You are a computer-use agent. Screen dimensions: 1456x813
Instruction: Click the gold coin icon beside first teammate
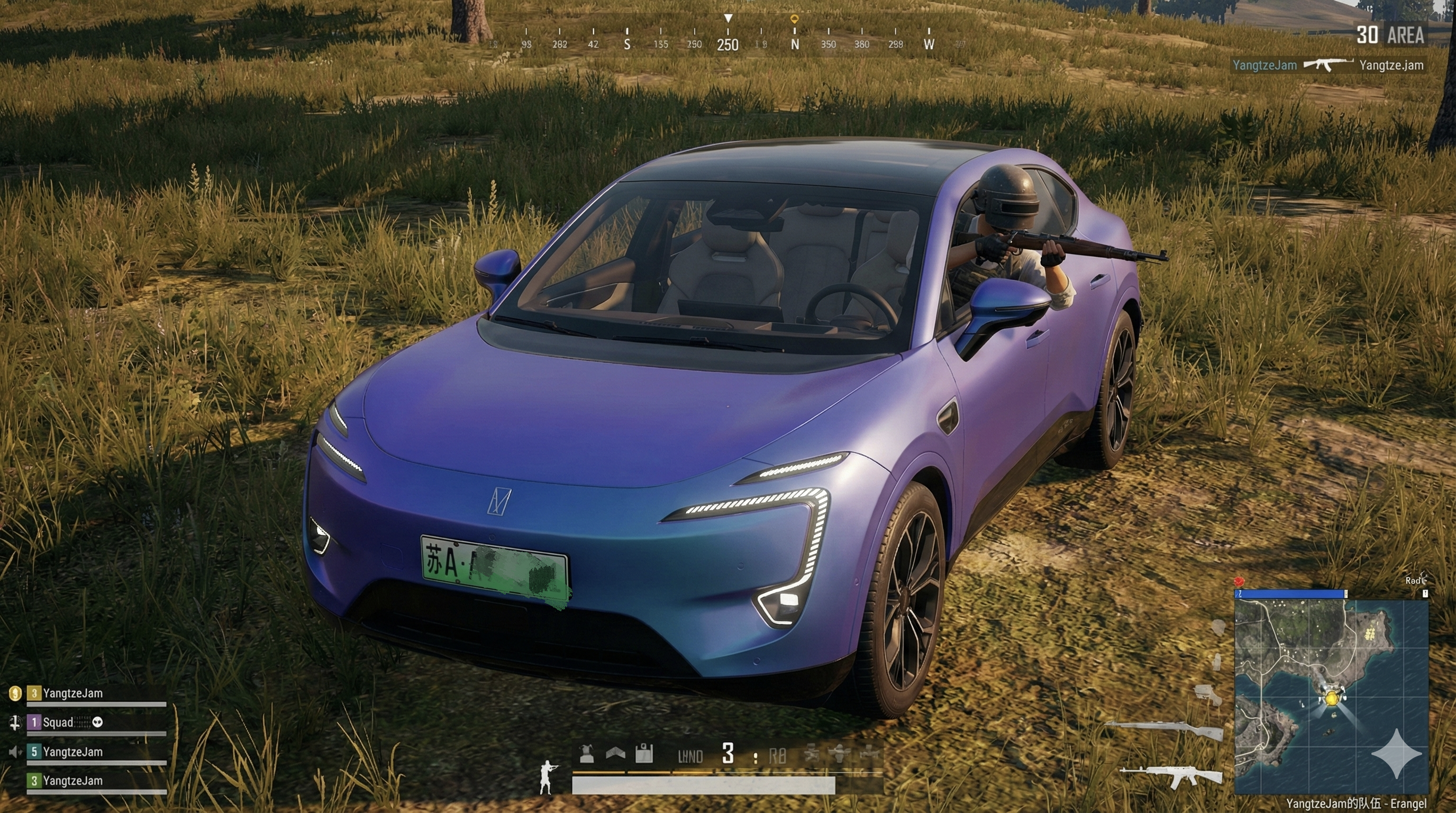(x=15, y=693)
